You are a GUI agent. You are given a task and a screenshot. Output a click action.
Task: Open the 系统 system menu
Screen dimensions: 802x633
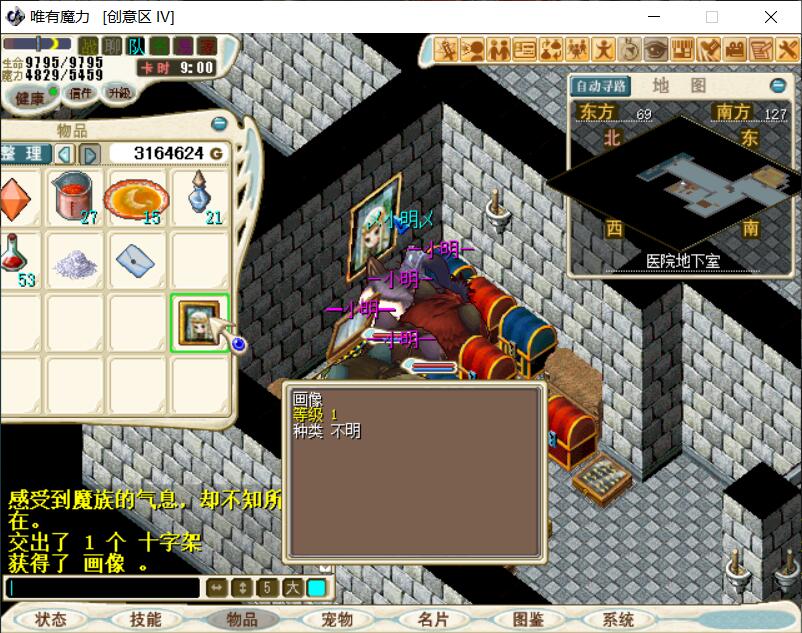tap(619, 619)
